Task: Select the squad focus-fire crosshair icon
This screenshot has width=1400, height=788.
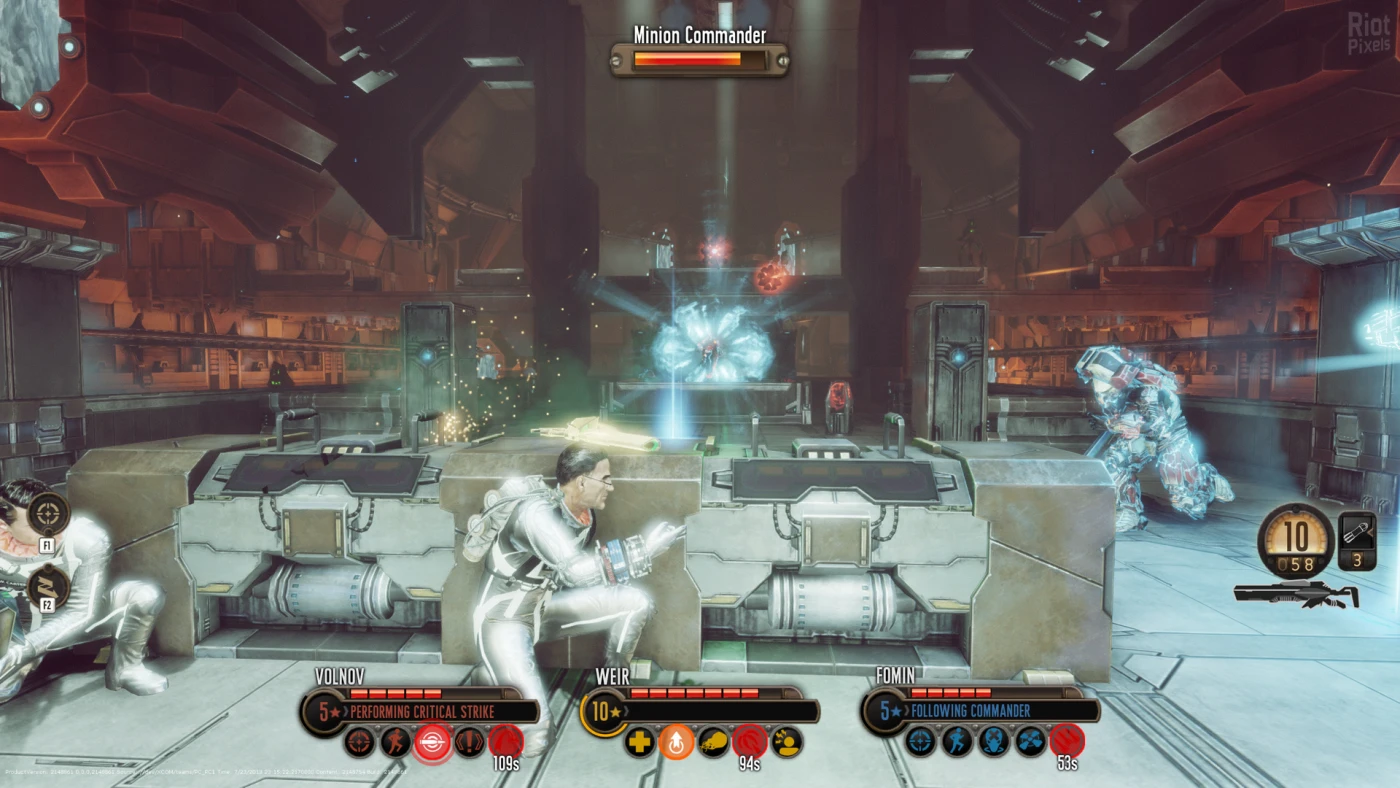Action: point(48,514)
